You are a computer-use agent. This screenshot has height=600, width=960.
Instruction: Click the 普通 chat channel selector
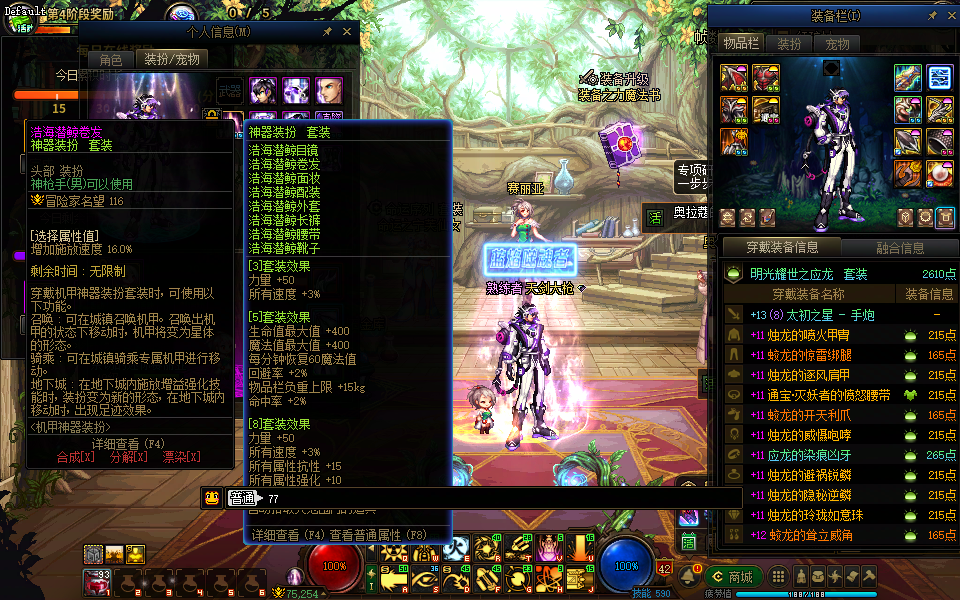pos(241,498)
